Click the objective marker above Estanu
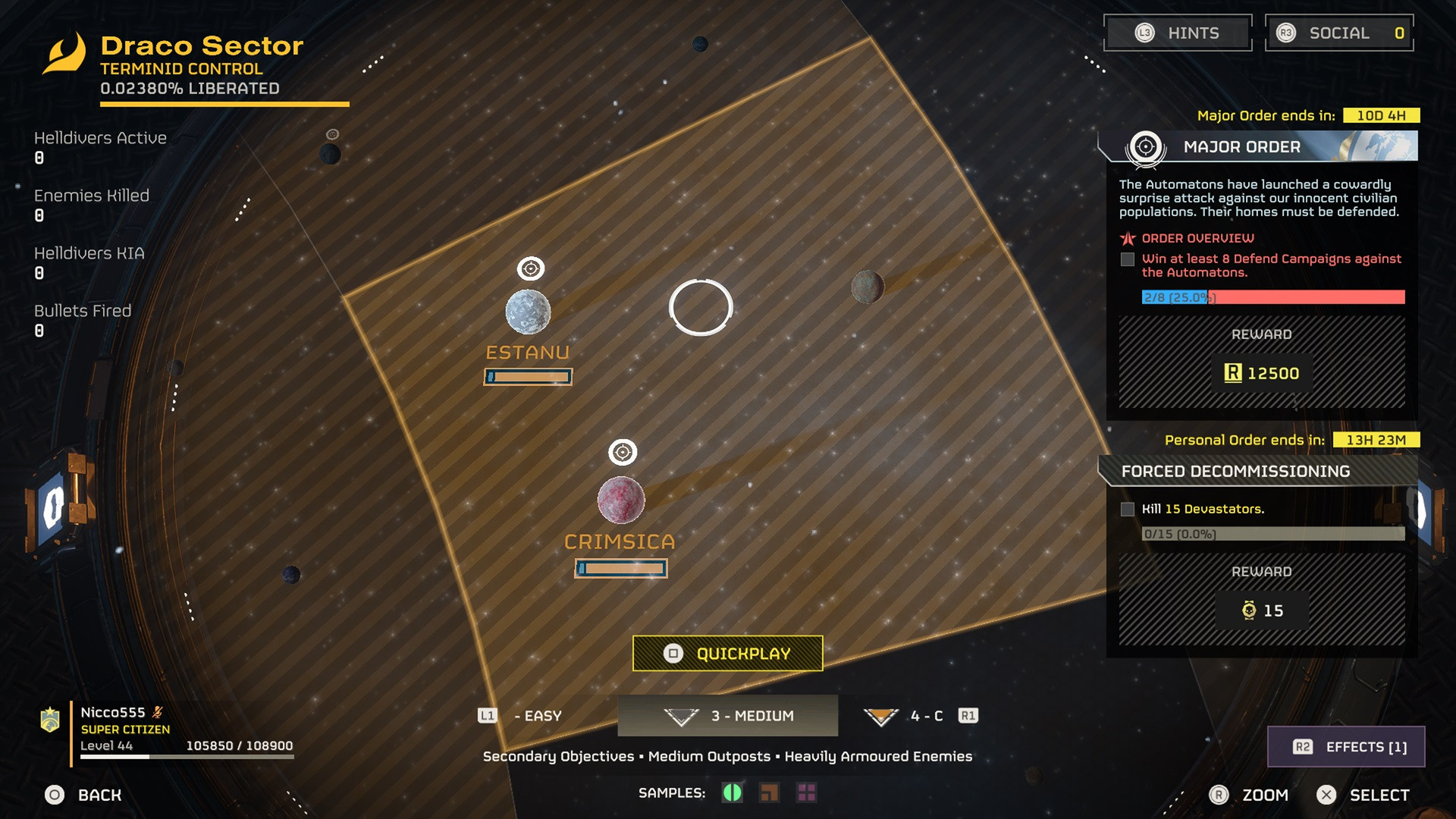Screen dimensions: 1456x819 tap(531, 268)
